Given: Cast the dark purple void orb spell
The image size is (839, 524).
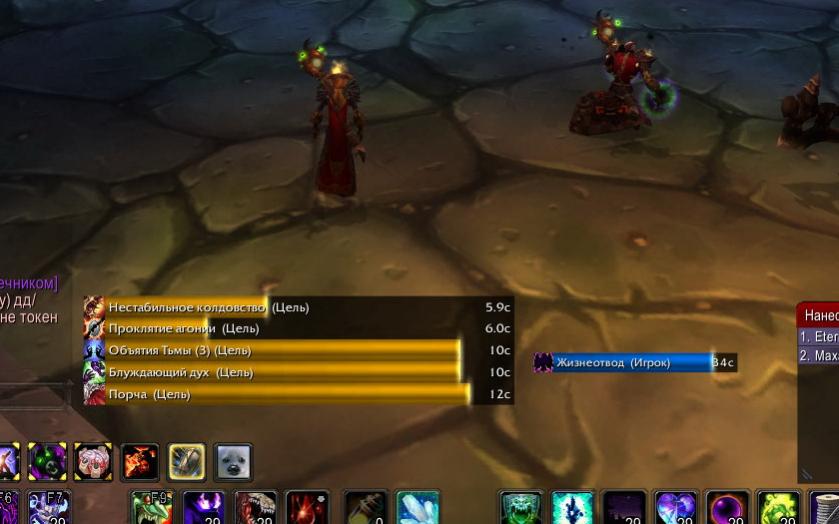Looking at the screenshot, I should (727, 508).
